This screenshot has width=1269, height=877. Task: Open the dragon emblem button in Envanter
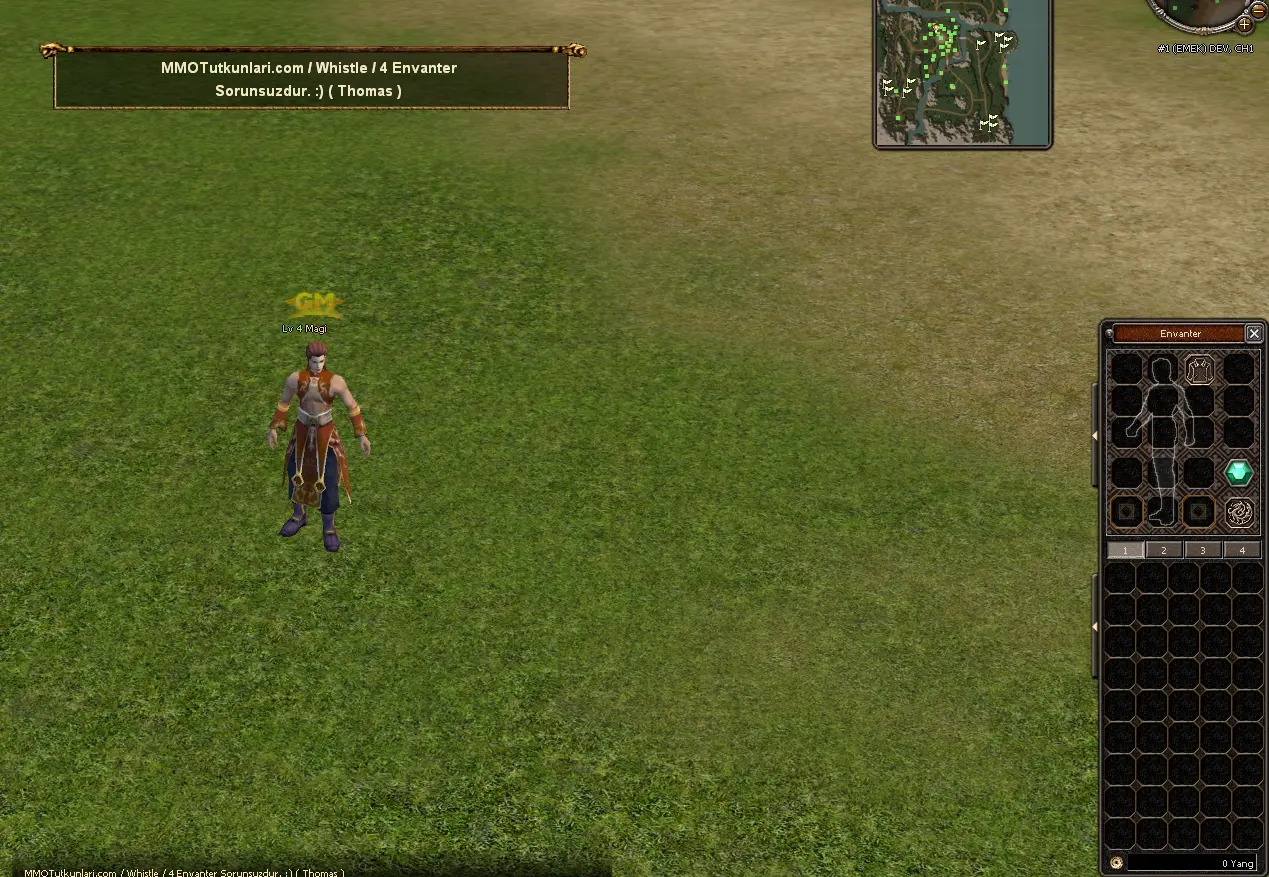(x=1239, y=512)
